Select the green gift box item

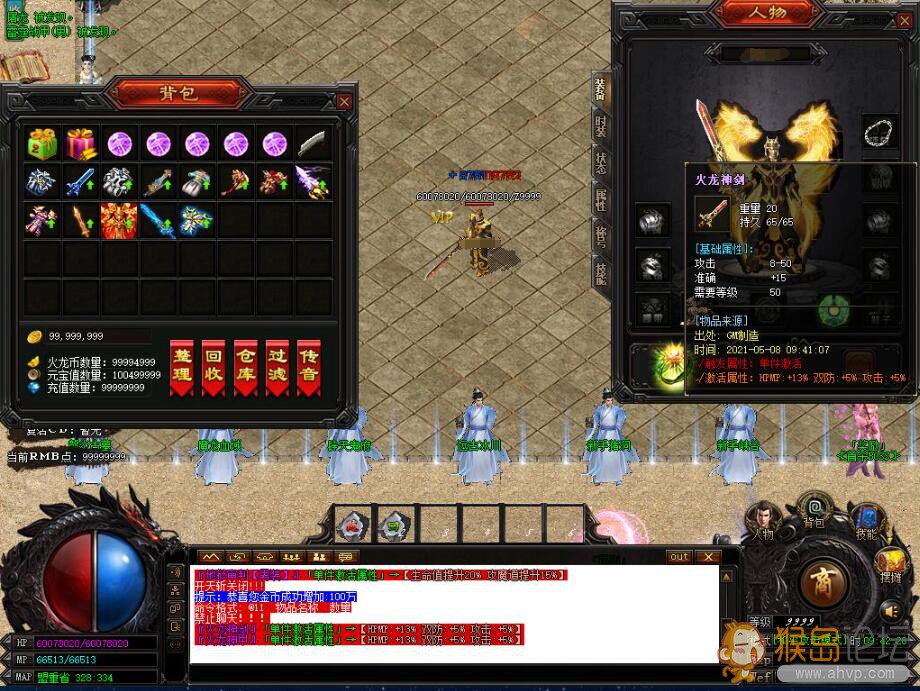(42, 144)
